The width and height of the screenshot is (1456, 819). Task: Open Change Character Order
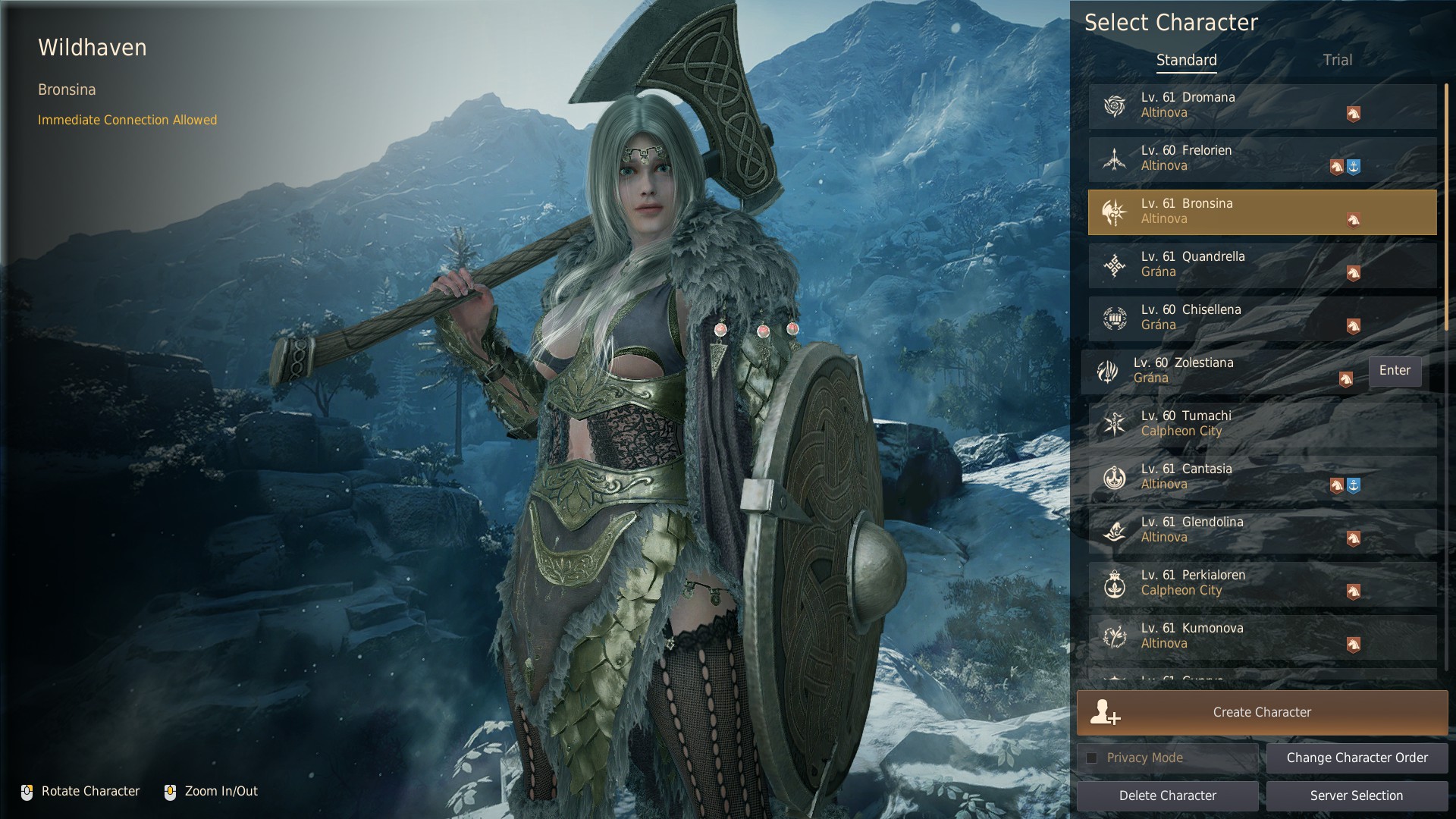1357,758
